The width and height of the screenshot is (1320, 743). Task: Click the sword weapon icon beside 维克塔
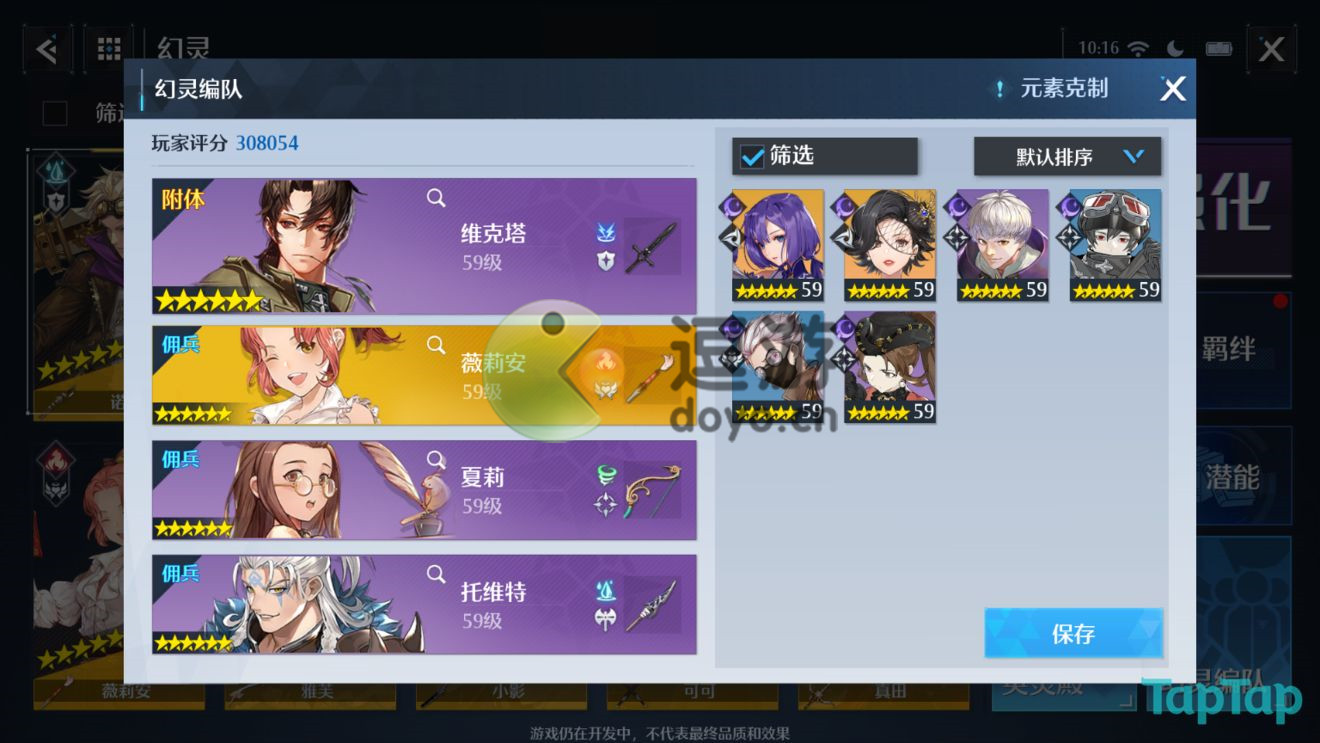pyautogui.click(x=650, y=245)
